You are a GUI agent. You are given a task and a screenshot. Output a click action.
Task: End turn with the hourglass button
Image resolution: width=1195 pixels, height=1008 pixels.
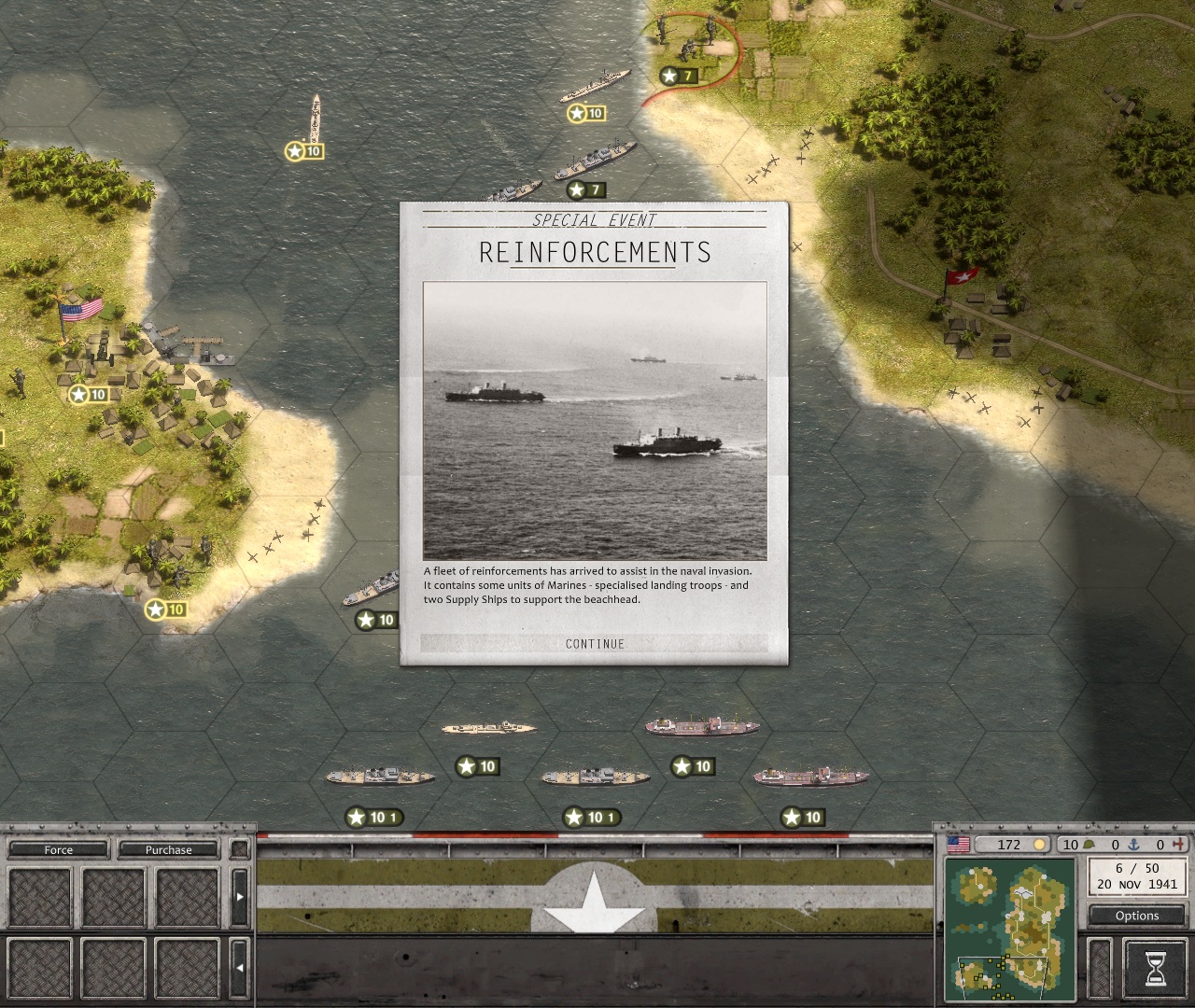click(1155, 965)
